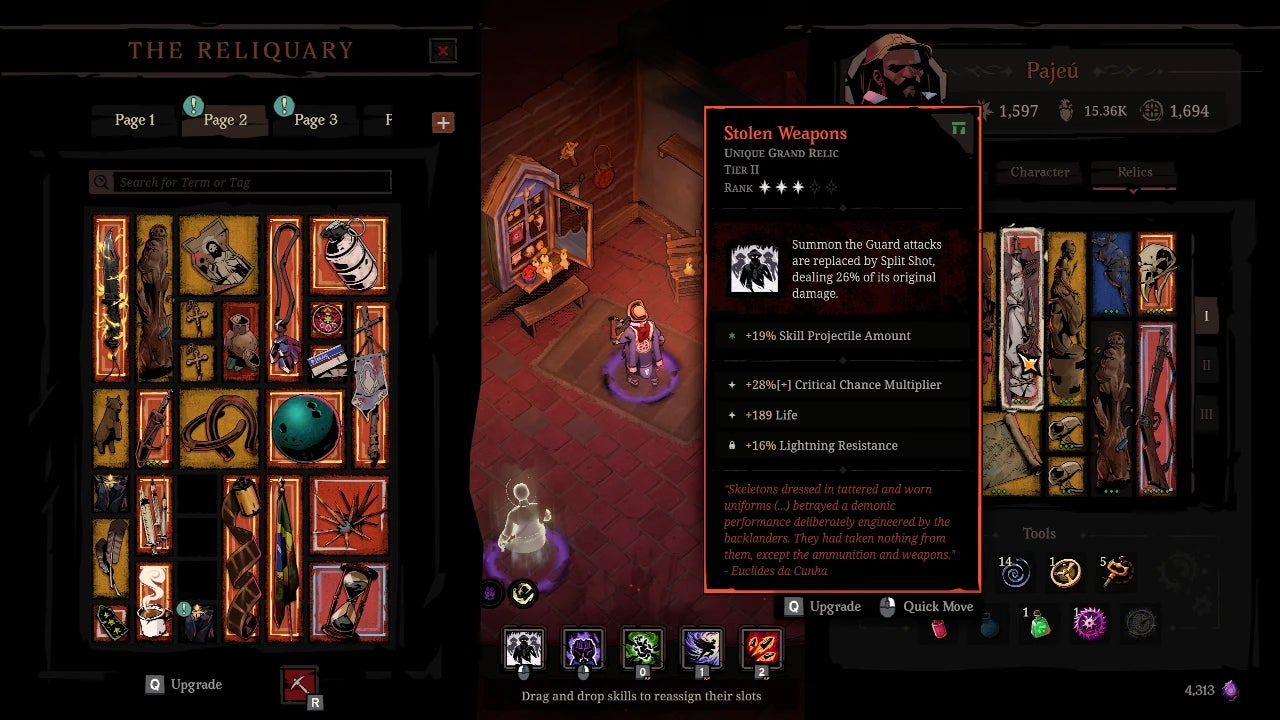Click the pickaxe button below the Reliquary
The width and height of the screenshot is (1280, 720).
[x=299, y=685]
